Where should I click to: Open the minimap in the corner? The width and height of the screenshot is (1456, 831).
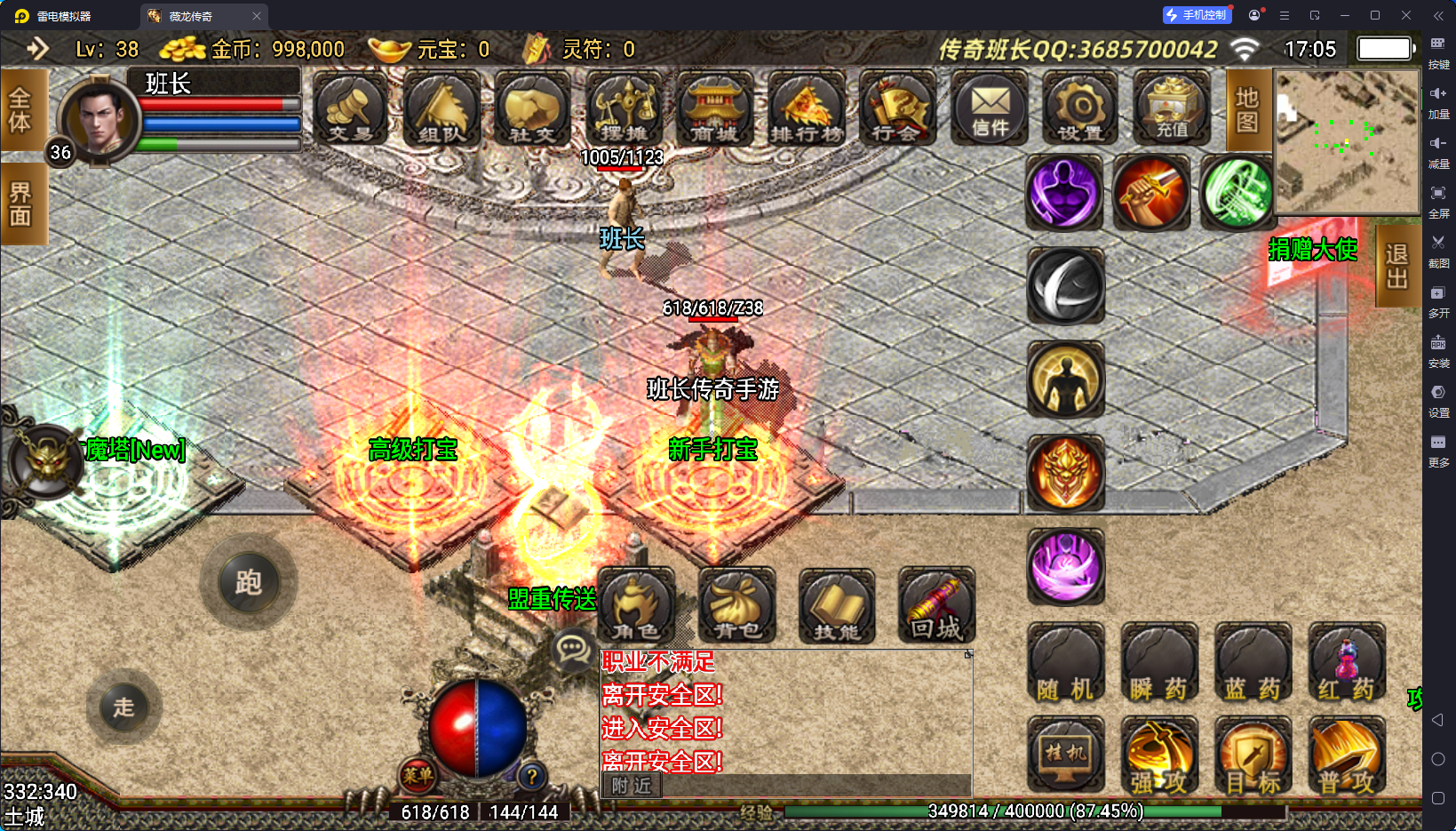point(1347,141)
